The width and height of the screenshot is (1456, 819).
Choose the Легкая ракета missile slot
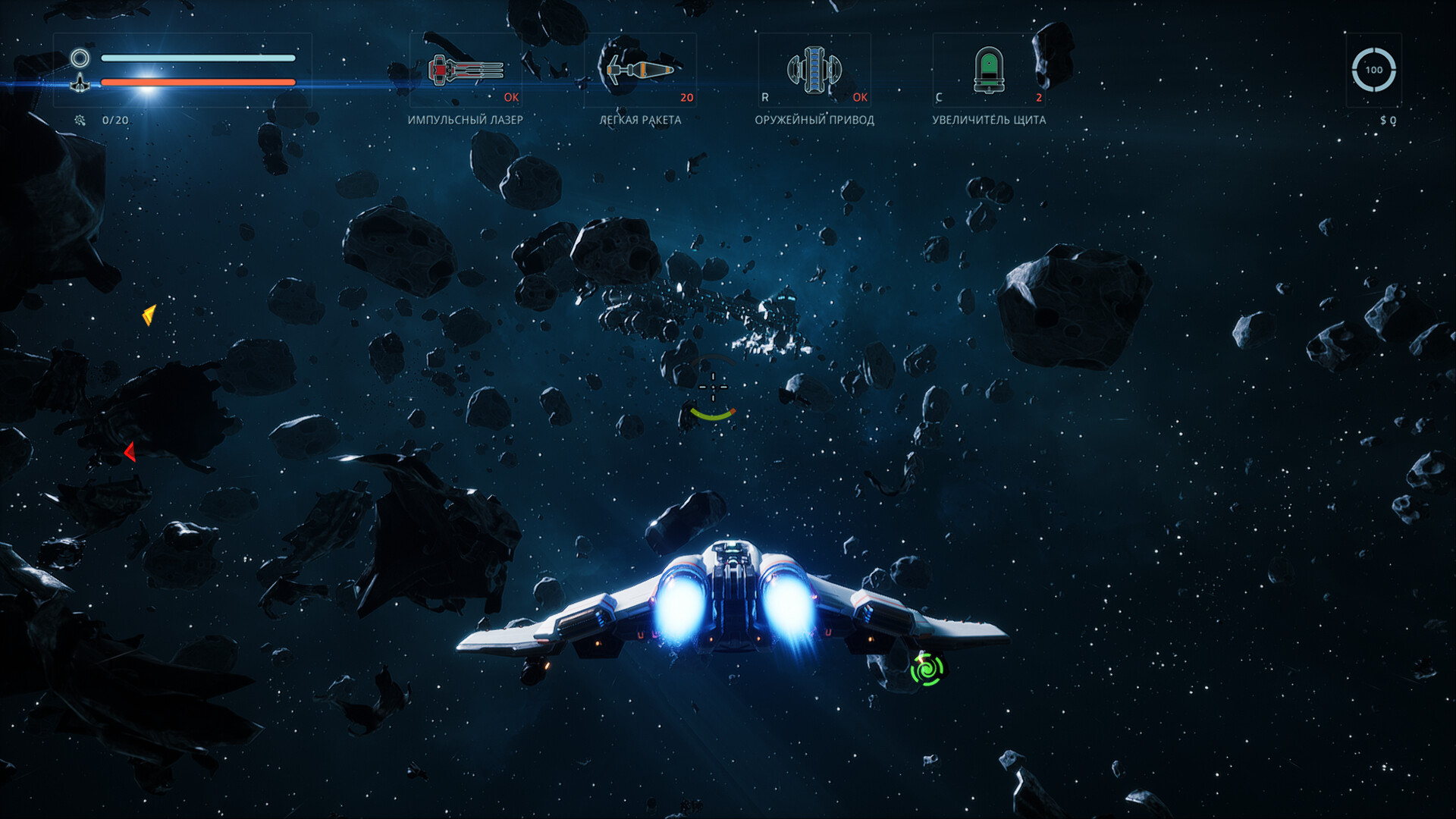click(x=640, y=71)
